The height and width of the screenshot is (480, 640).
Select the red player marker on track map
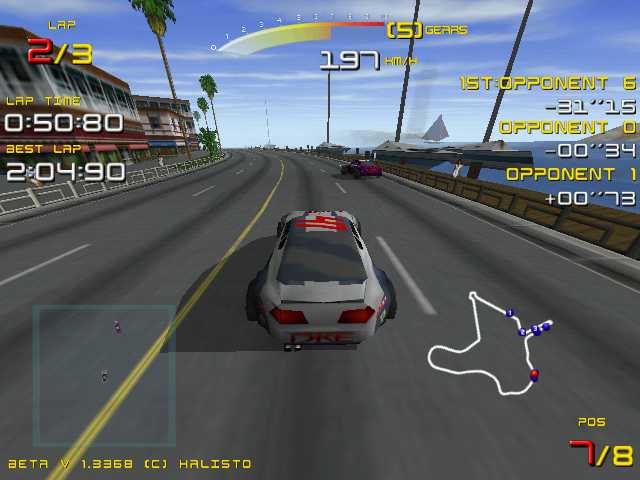(534, 375)
